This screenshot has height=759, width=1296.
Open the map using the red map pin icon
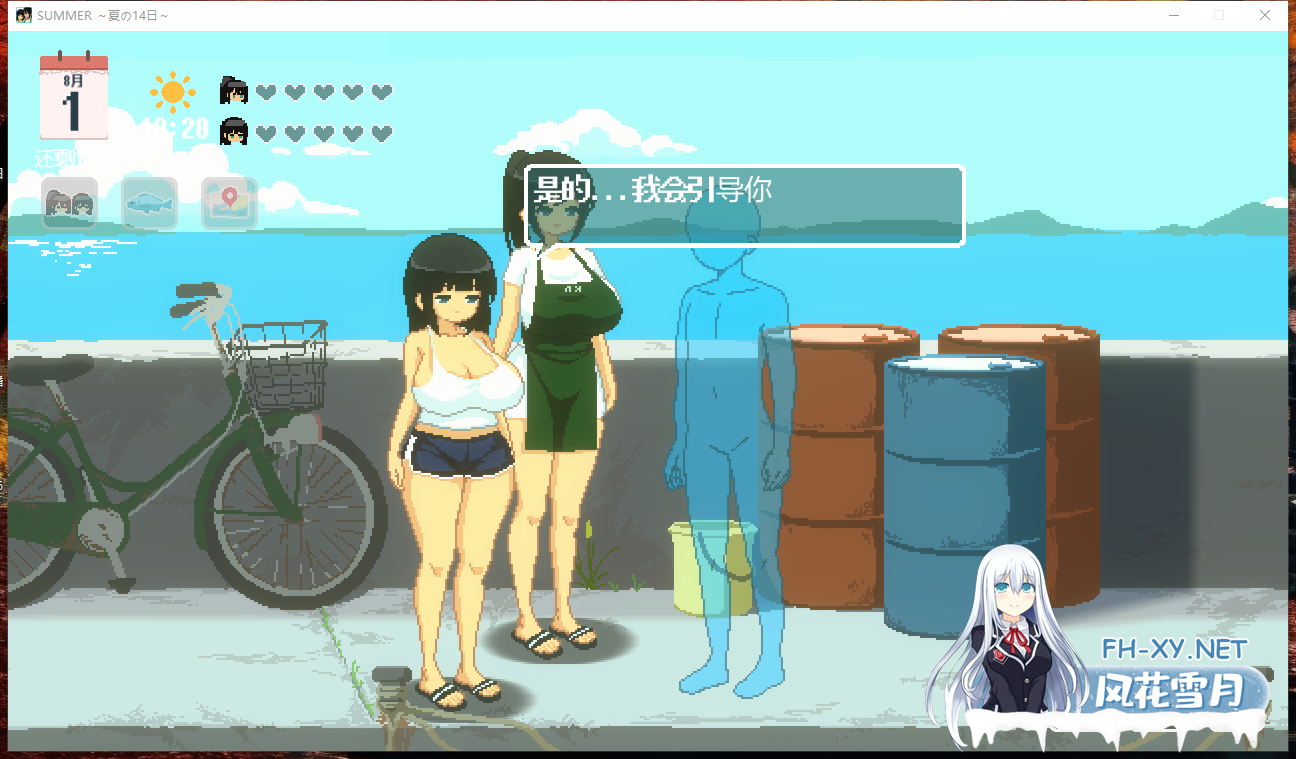[x=228, y=202]
